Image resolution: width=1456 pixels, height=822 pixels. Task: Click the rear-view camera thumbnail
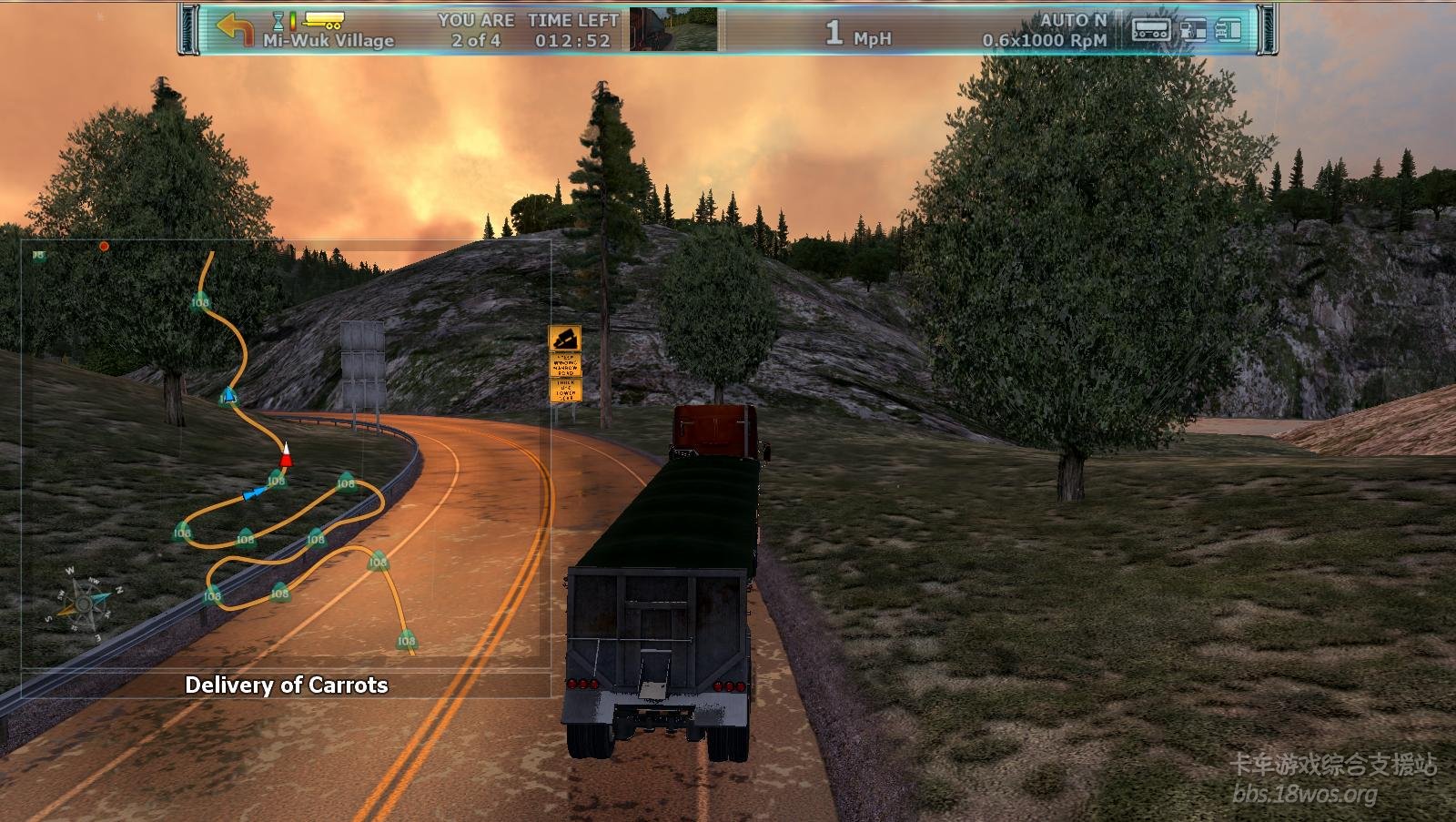[x=673, y=29]
